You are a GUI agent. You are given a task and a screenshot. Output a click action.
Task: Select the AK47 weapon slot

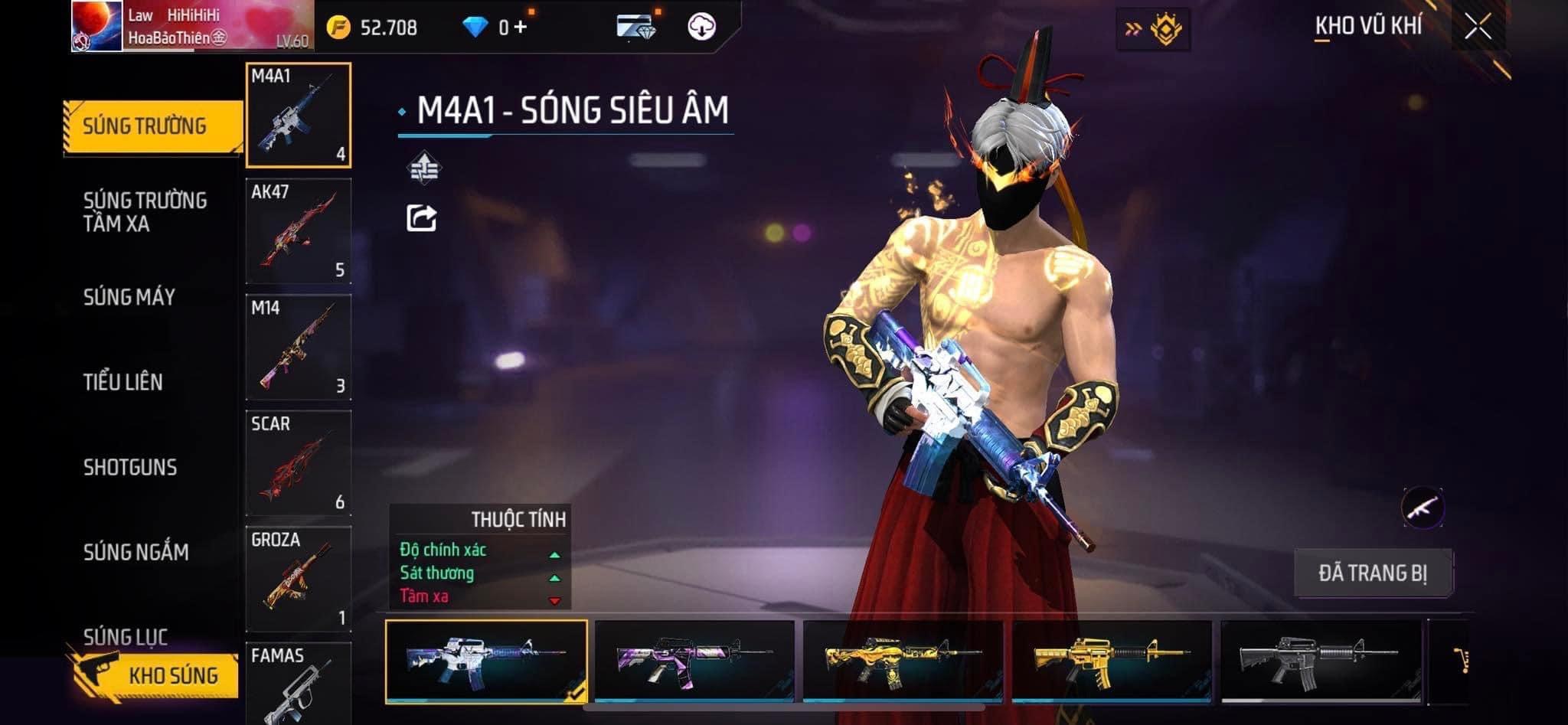point(298,231)
